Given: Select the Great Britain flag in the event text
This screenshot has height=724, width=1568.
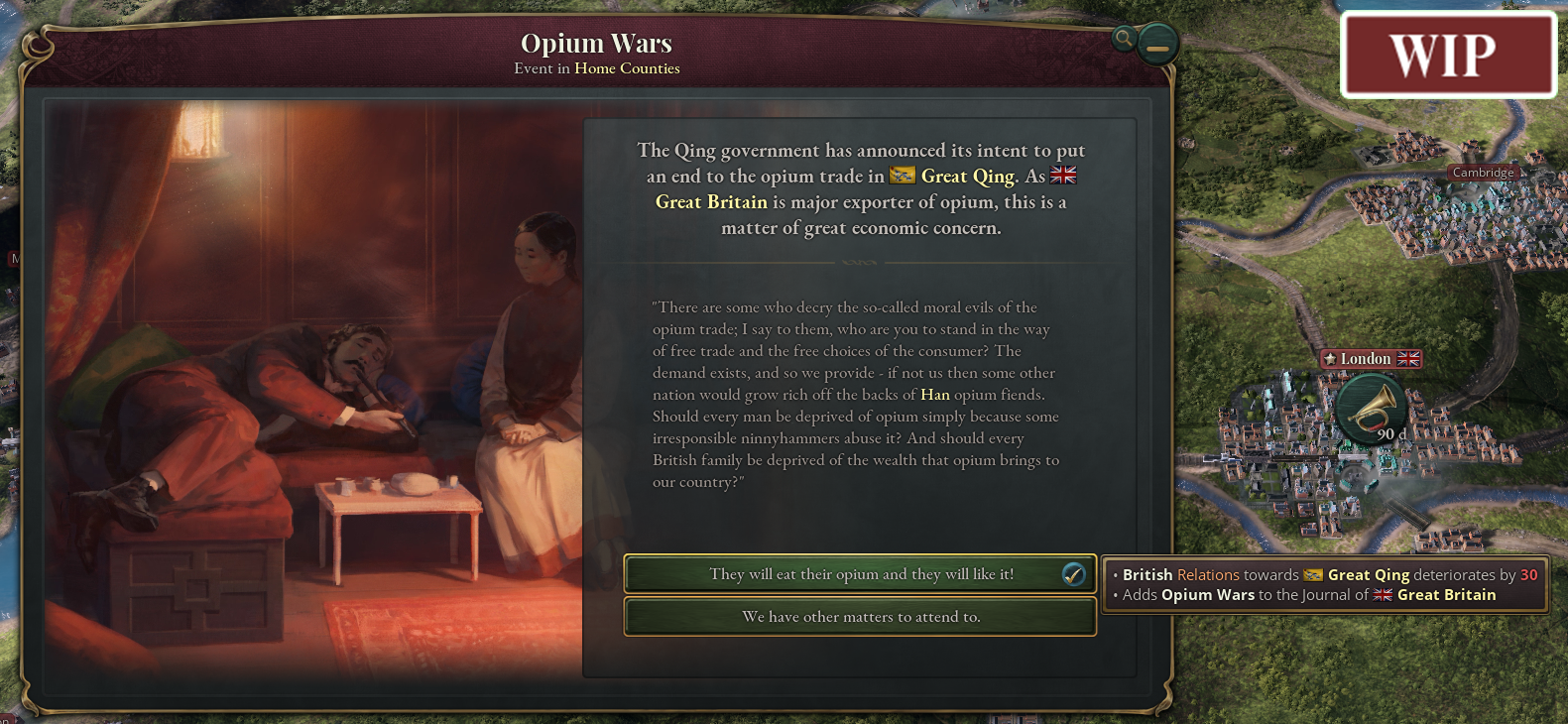Looking at the screenshot, I should click(x=1064, y=176).
